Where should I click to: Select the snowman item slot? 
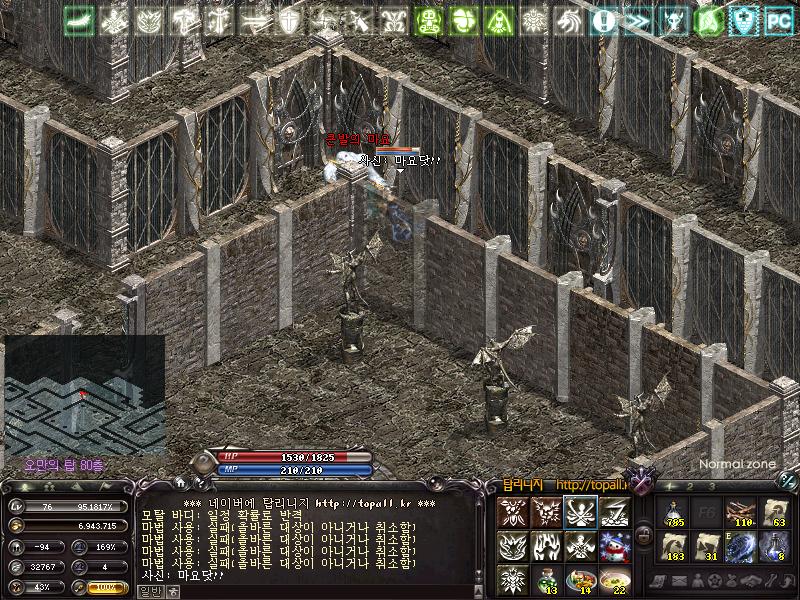tap(614, 545)
